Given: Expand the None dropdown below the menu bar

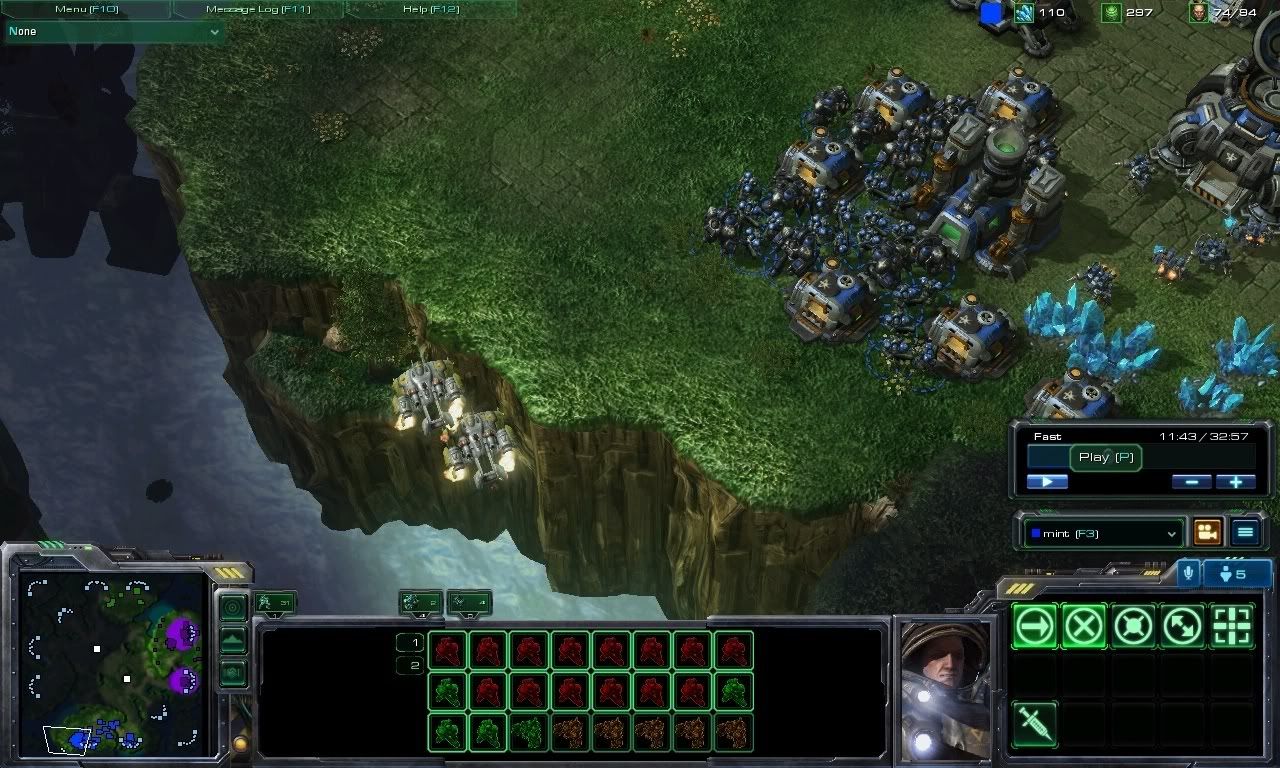Looking at the screenshot, I should 114,32.
